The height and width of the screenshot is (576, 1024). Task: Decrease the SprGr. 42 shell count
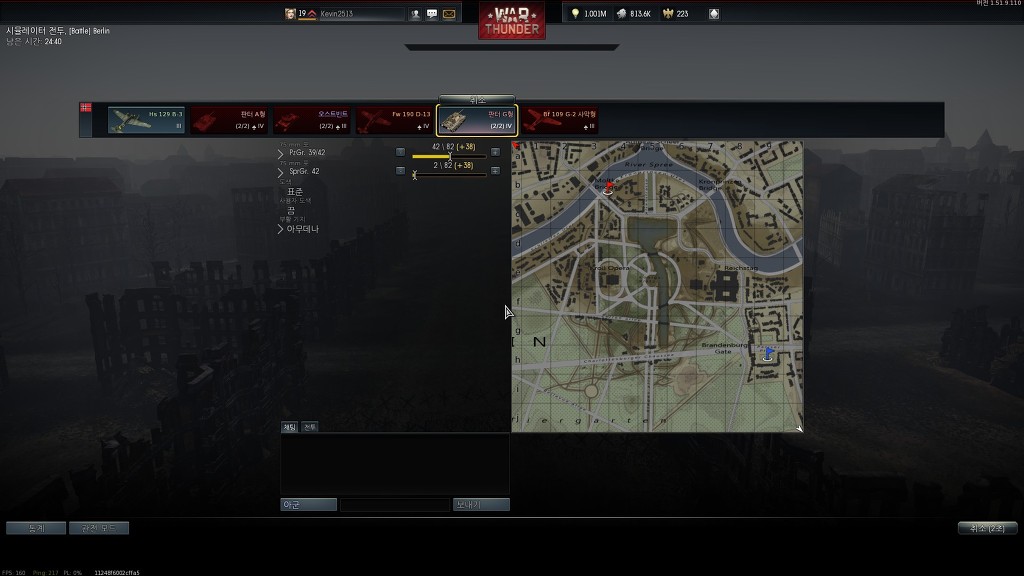[400, 170]
